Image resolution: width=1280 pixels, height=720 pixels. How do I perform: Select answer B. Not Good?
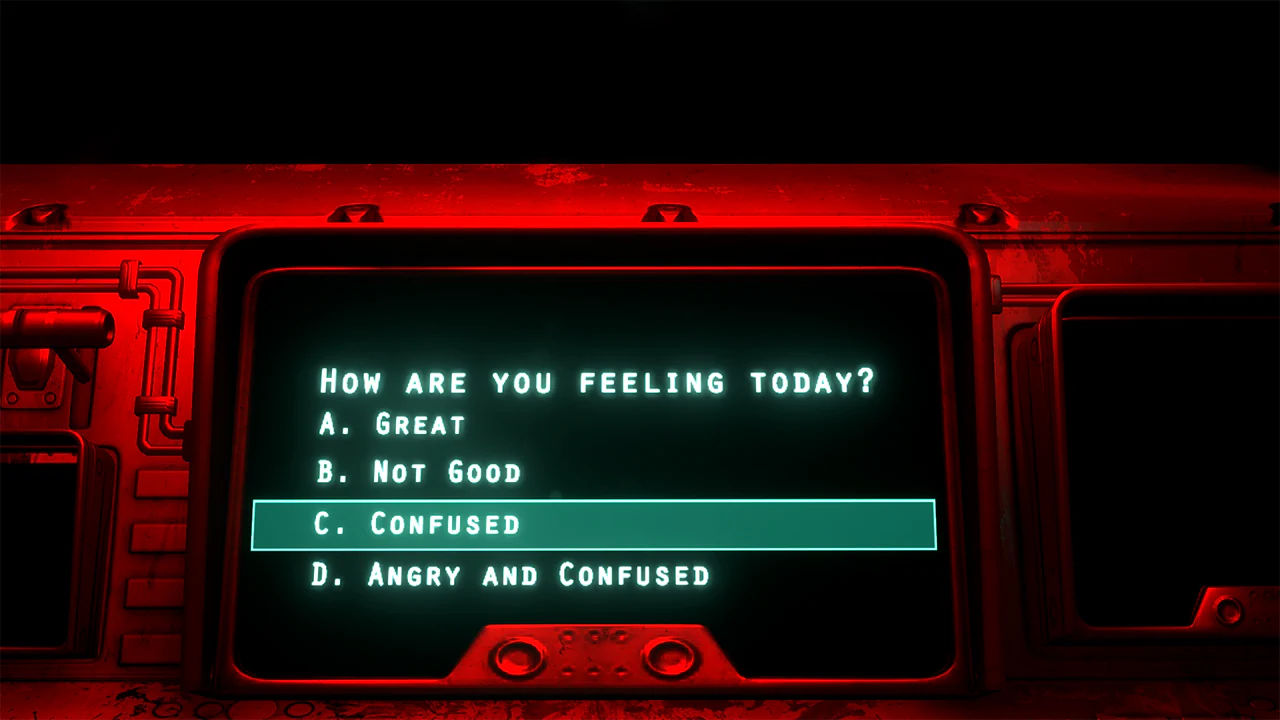coord(420,472)
